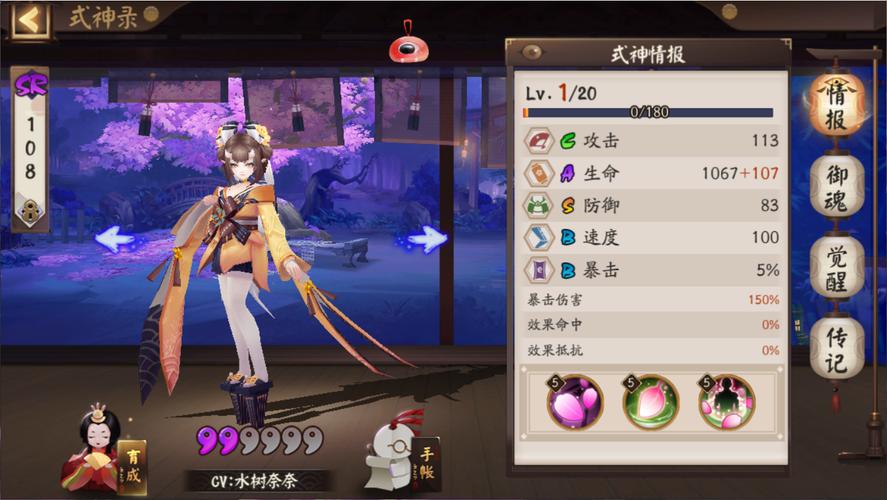Viewport: 887px width, 500px height.
Task: Toggle the lock icon under SR badge
Action: (x=30, y=210)
